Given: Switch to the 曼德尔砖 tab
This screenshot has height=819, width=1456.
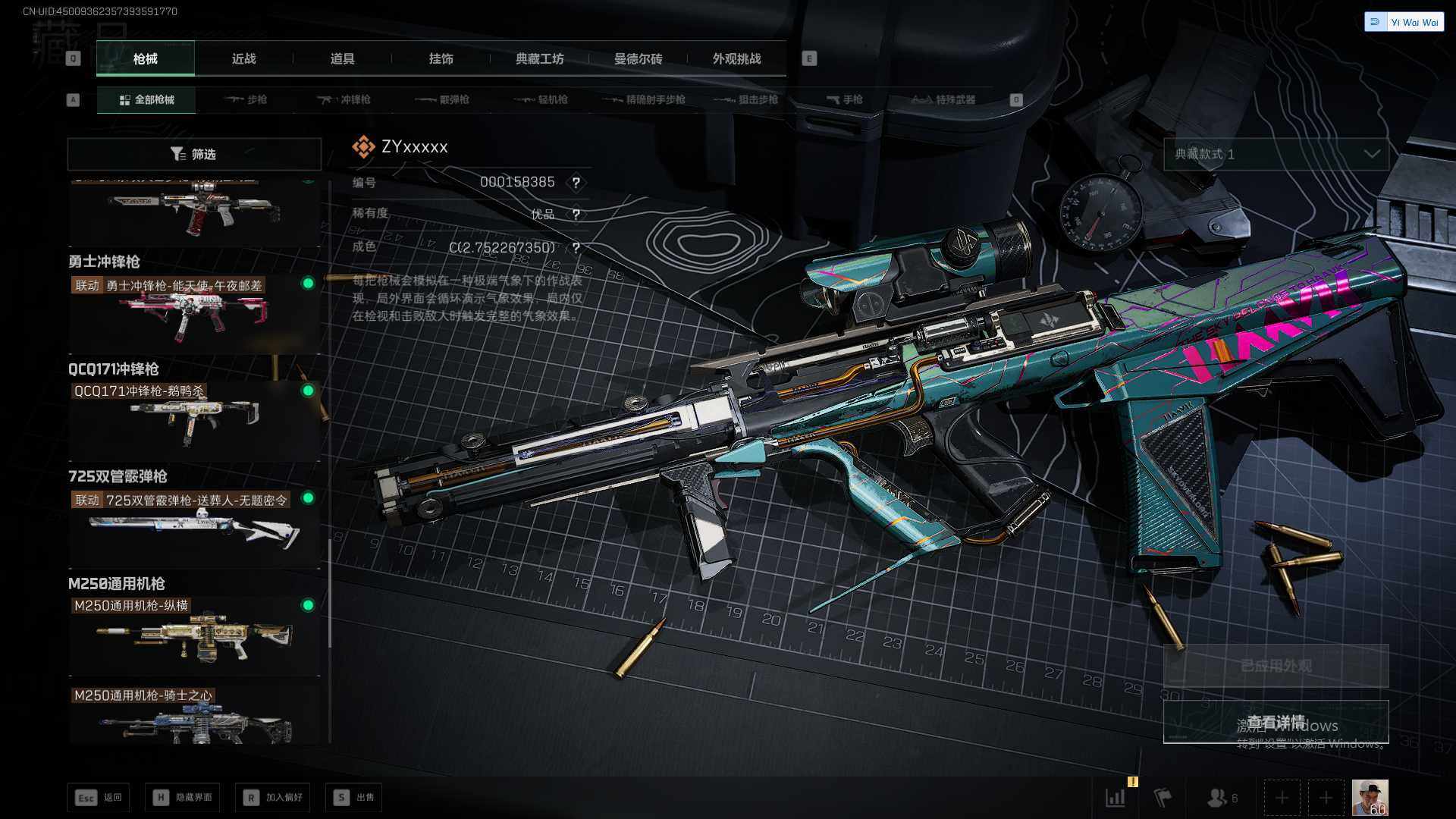Looking at the screenshot, I should [638, 58].
